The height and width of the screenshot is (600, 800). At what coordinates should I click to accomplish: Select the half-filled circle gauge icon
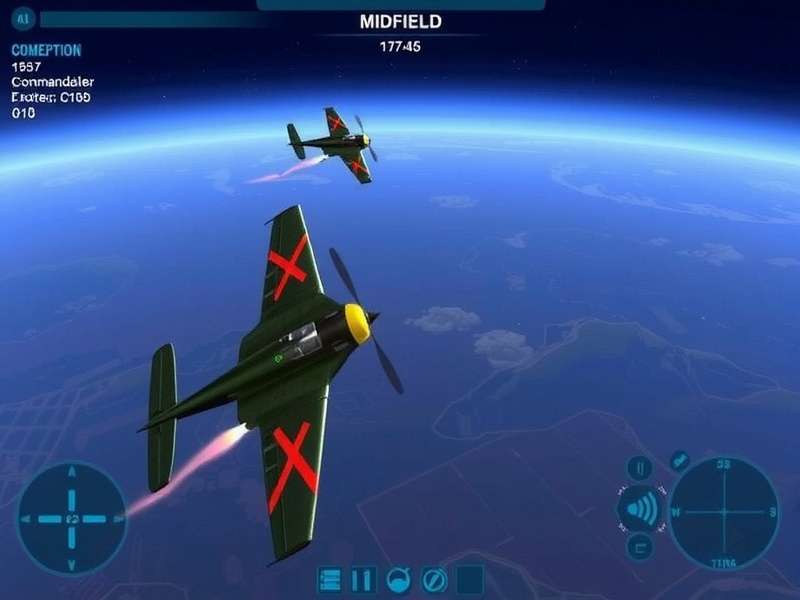[398, 580]
